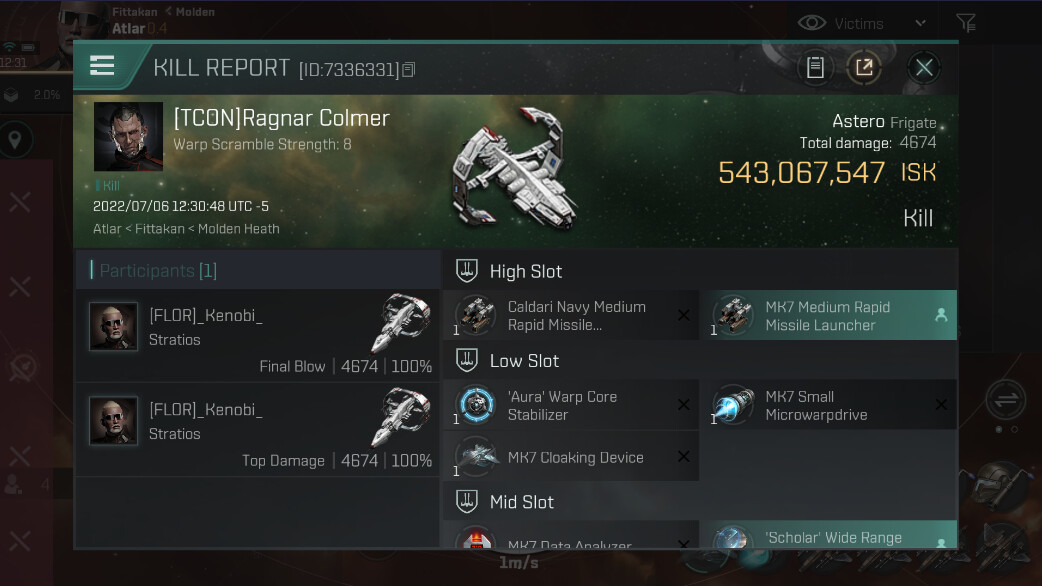Select MK7 Medium Rapid Missile Launcher item

829,316
